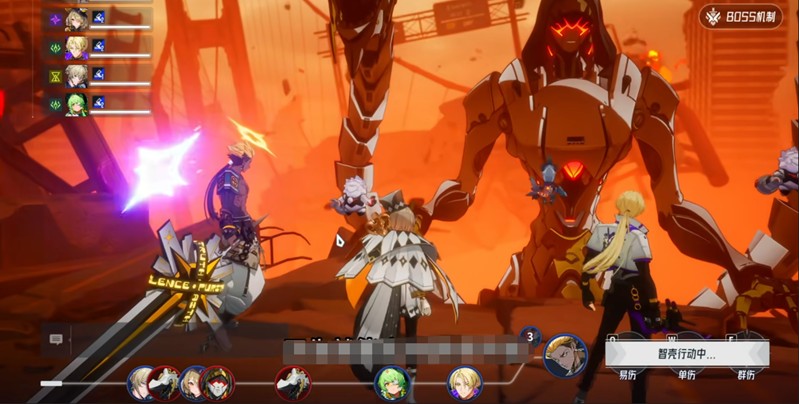Image resolution: width=799 pixels, height=404 pixels.
Task: Choose the green-haired character in the party list
Action: (x=76, y=103)
